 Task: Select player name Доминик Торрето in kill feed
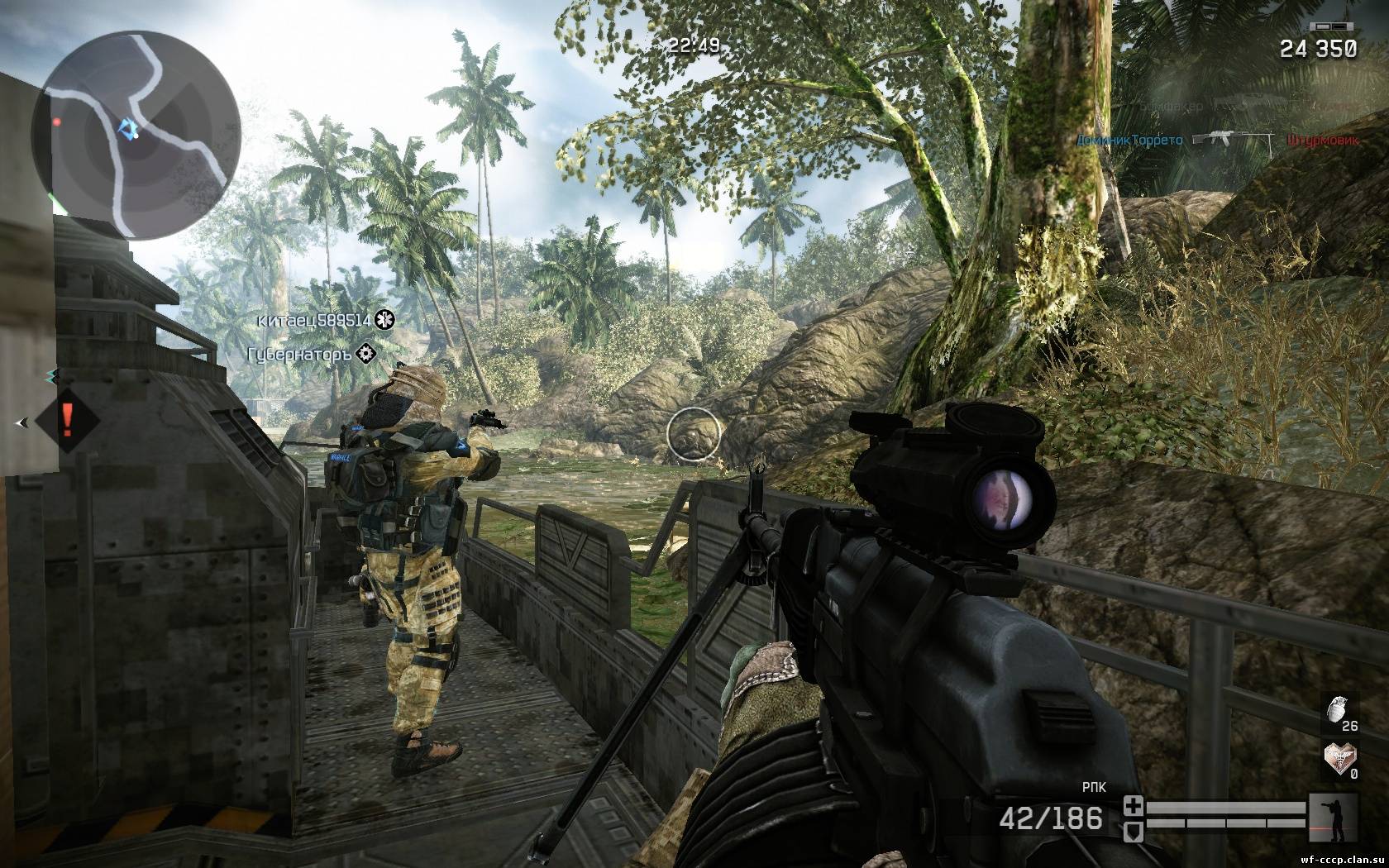coord(1129,140)
